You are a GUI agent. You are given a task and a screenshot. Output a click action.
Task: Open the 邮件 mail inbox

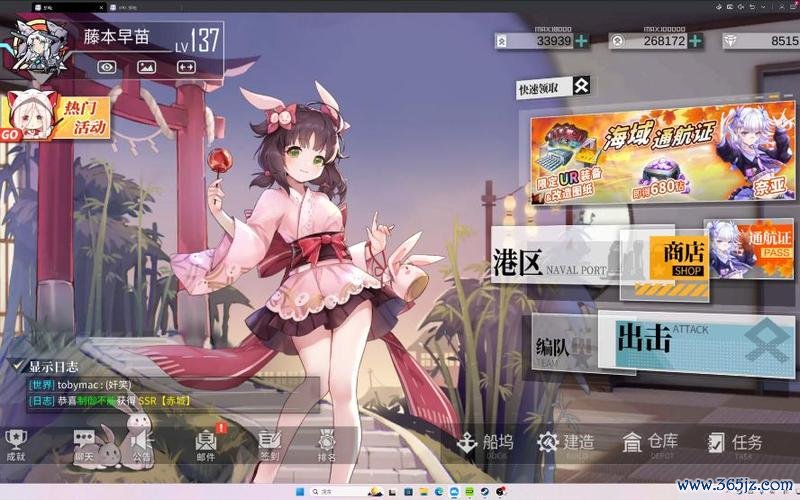pyautogui.click(x=206, y=443)
